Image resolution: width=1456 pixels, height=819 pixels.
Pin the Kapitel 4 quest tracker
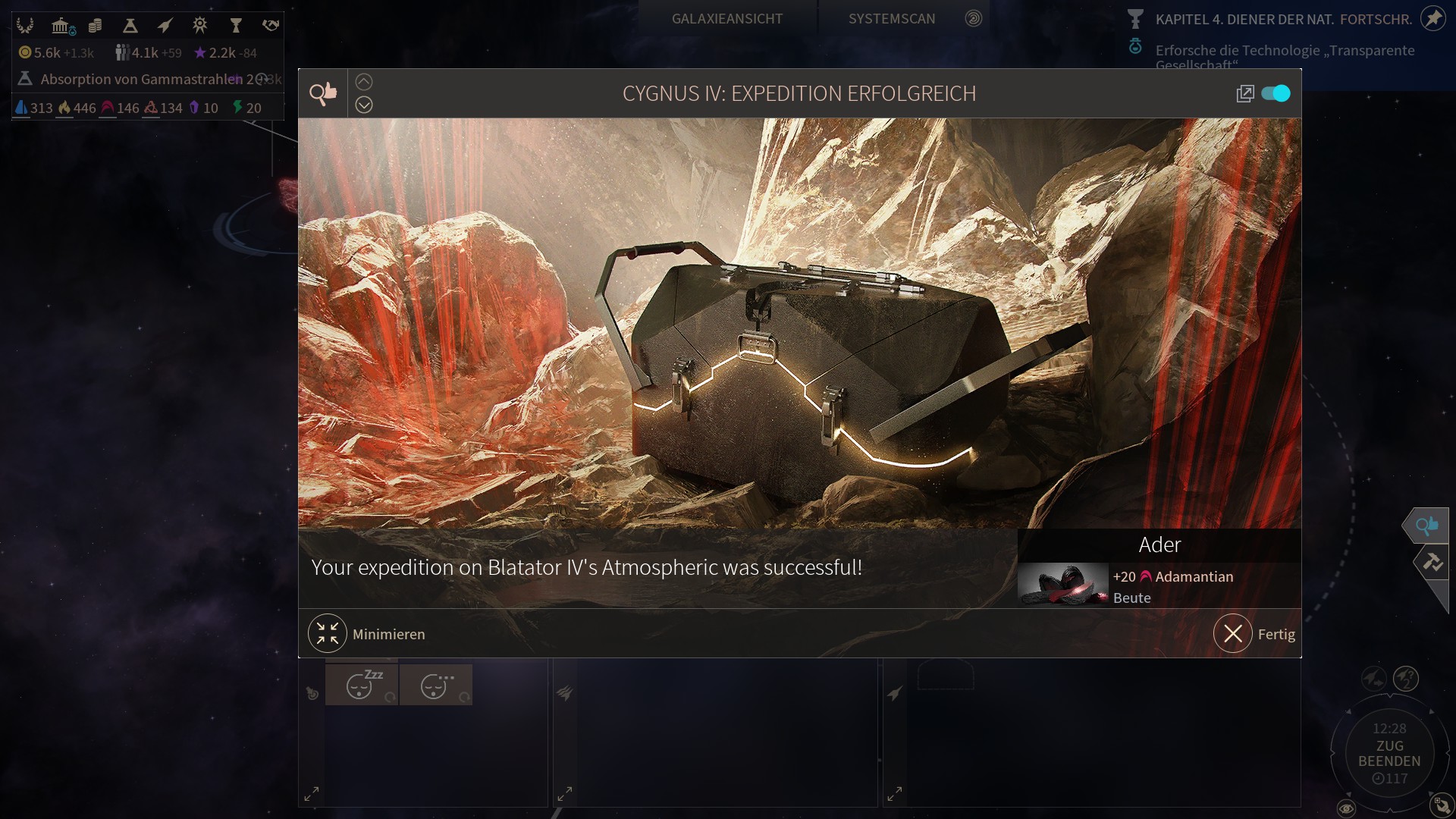(1432, 18)
